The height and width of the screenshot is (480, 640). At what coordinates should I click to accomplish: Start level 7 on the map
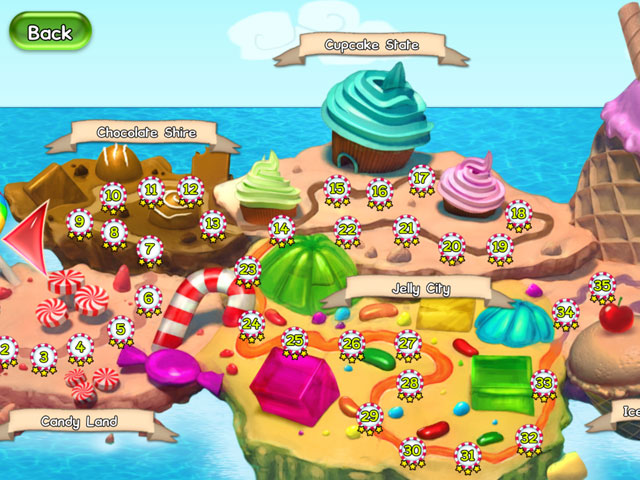click(x=149, y=248)
